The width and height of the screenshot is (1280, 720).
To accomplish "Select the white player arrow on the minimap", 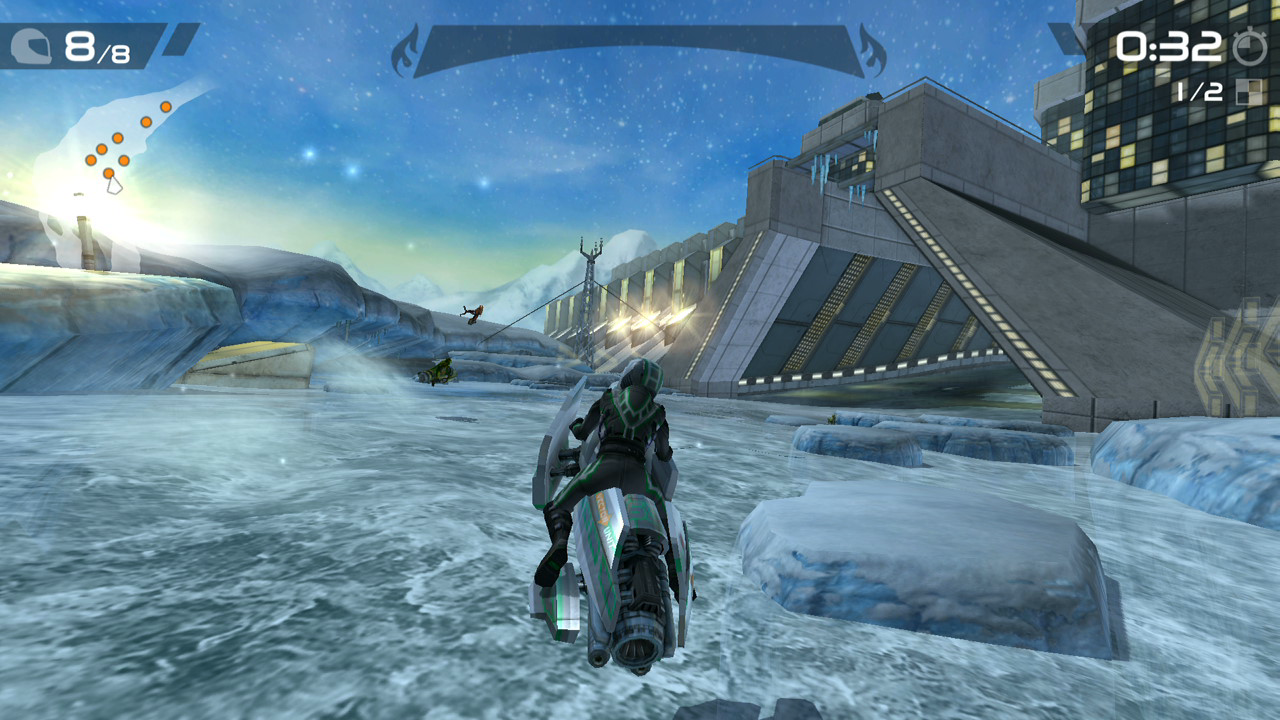I will pos(114,185).
